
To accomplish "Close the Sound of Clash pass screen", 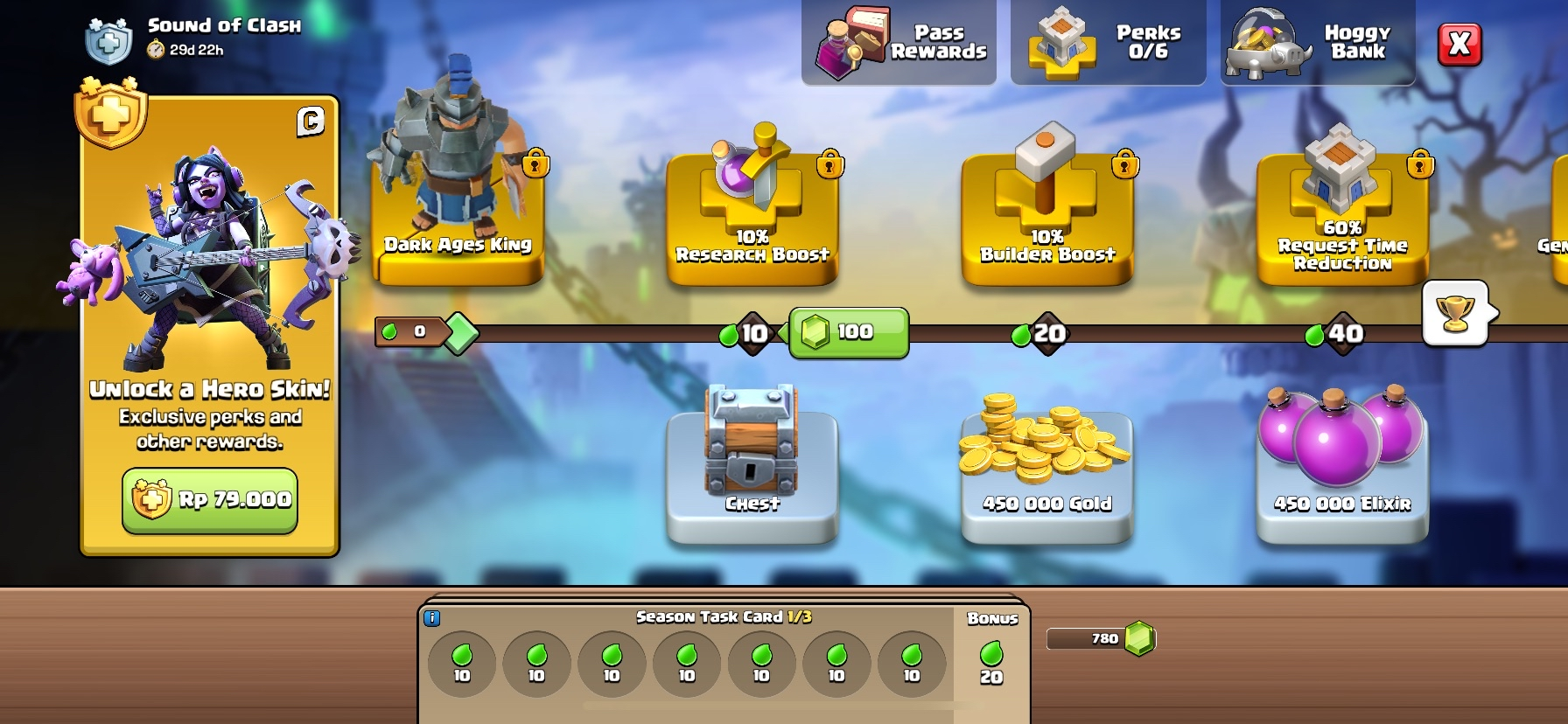I will pyautogui.click(x=1459, y=45).
